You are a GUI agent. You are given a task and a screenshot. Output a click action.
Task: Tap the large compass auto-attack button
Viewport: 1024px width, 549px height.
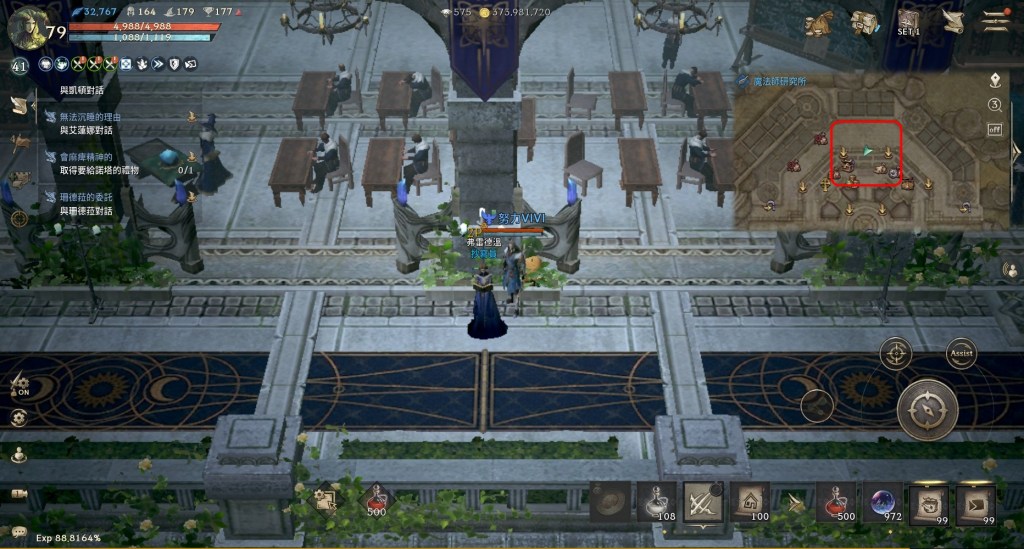[x=927, y=409]
